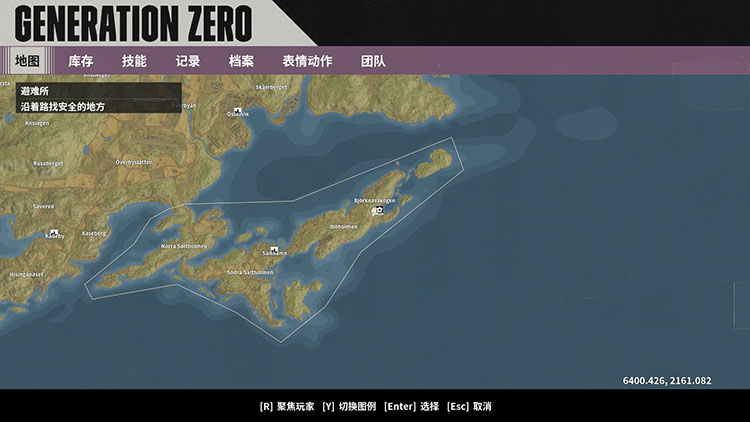Select the 技能 skills tab

(134, 61)
